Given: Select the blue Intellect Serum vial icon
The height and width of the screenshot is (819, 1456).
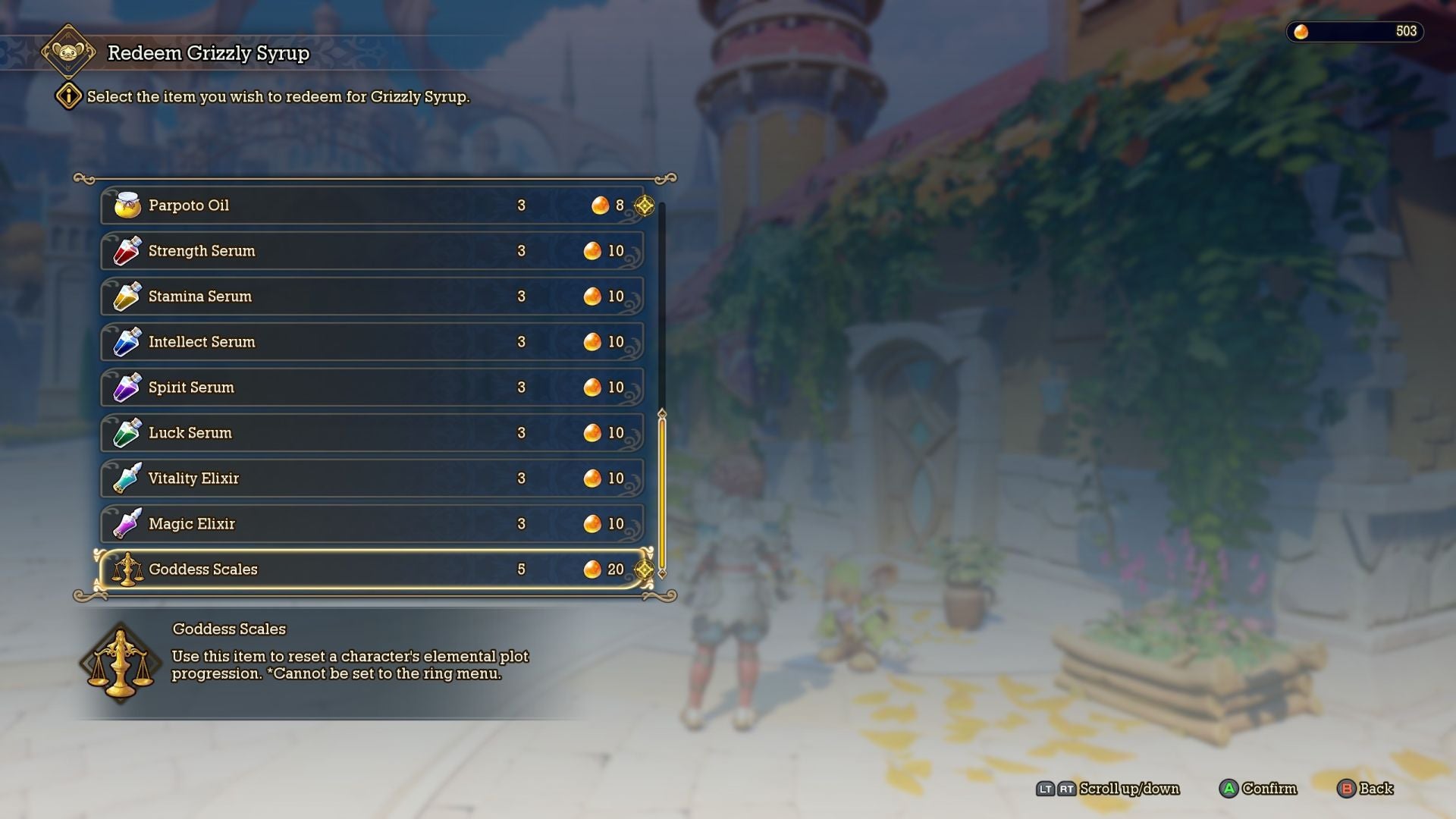Looking at the screenshot, I should point(127,341).
